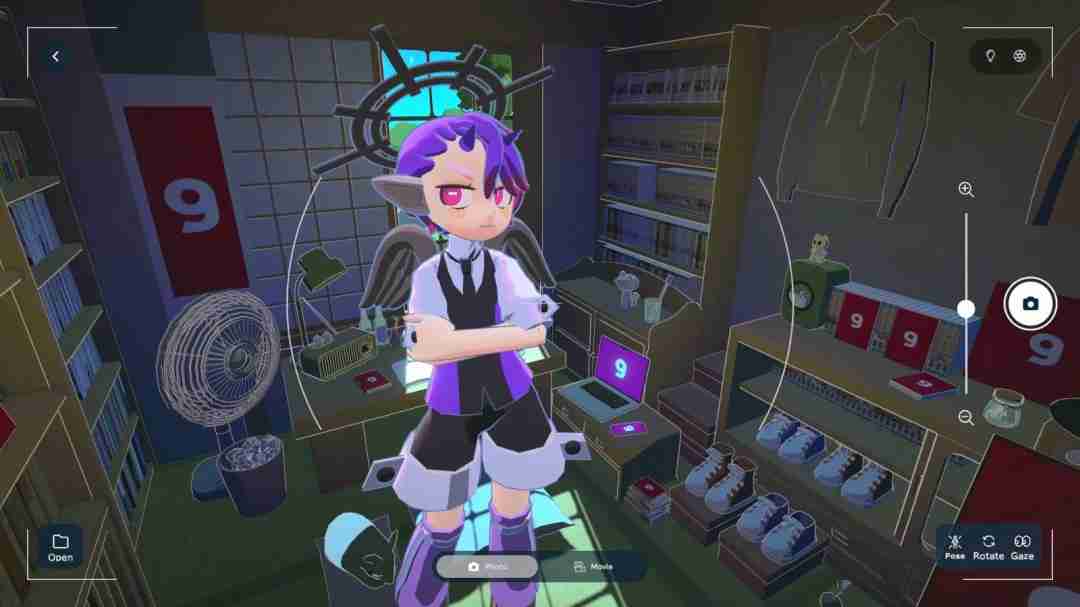
Task: Open the saved files folder
Action: click(60, 547)
